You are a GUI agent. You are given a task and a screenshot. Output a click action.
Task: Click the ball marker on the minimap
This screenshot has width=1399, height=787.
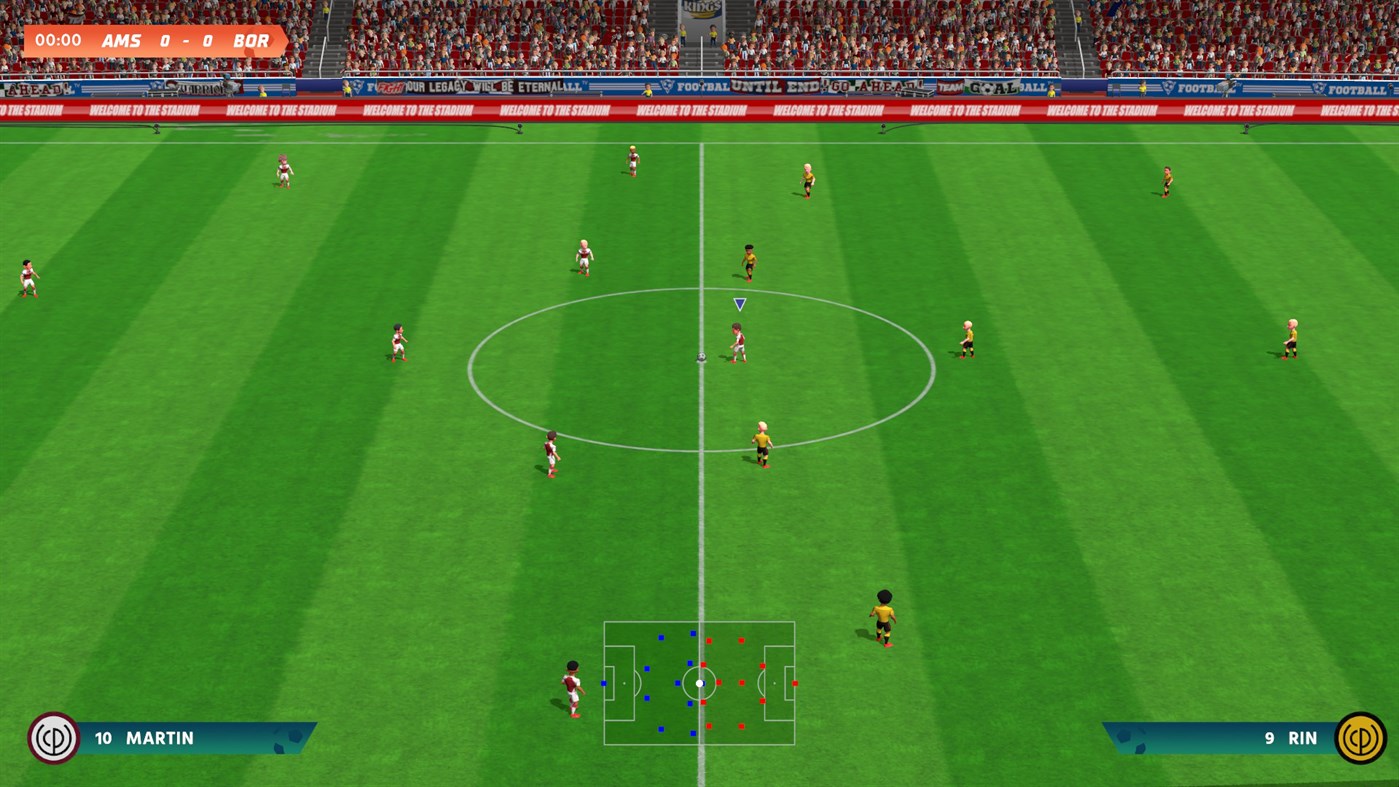click(x=698, y=682)
